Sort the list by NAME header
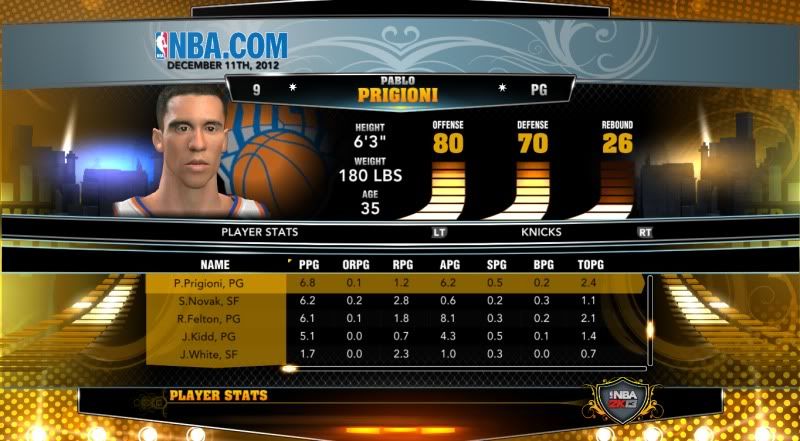The height and width of the screenshot is (441, 800). [214, 265]
